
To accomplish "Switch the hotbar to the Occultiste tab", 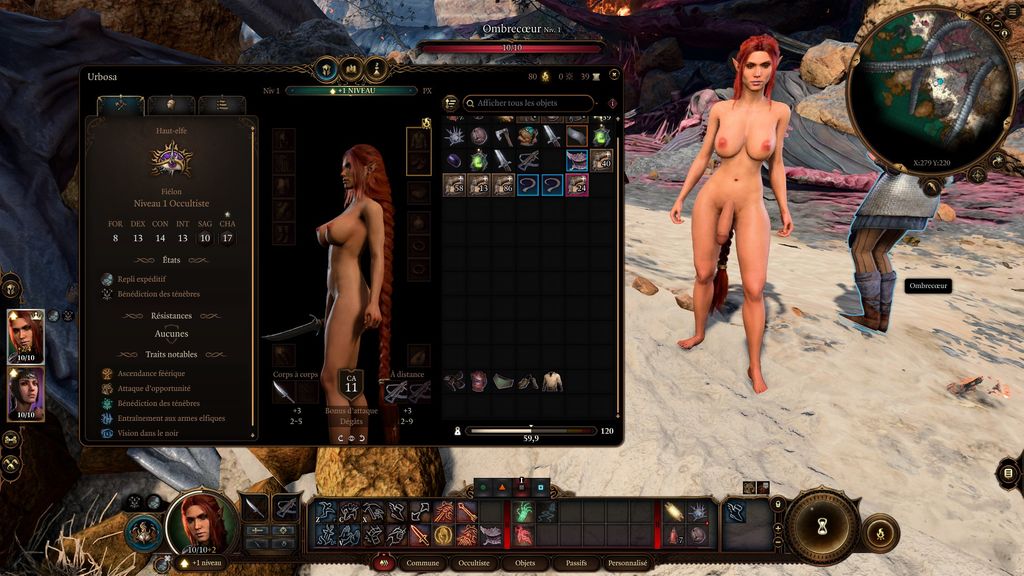I will (x=473, y=563).
